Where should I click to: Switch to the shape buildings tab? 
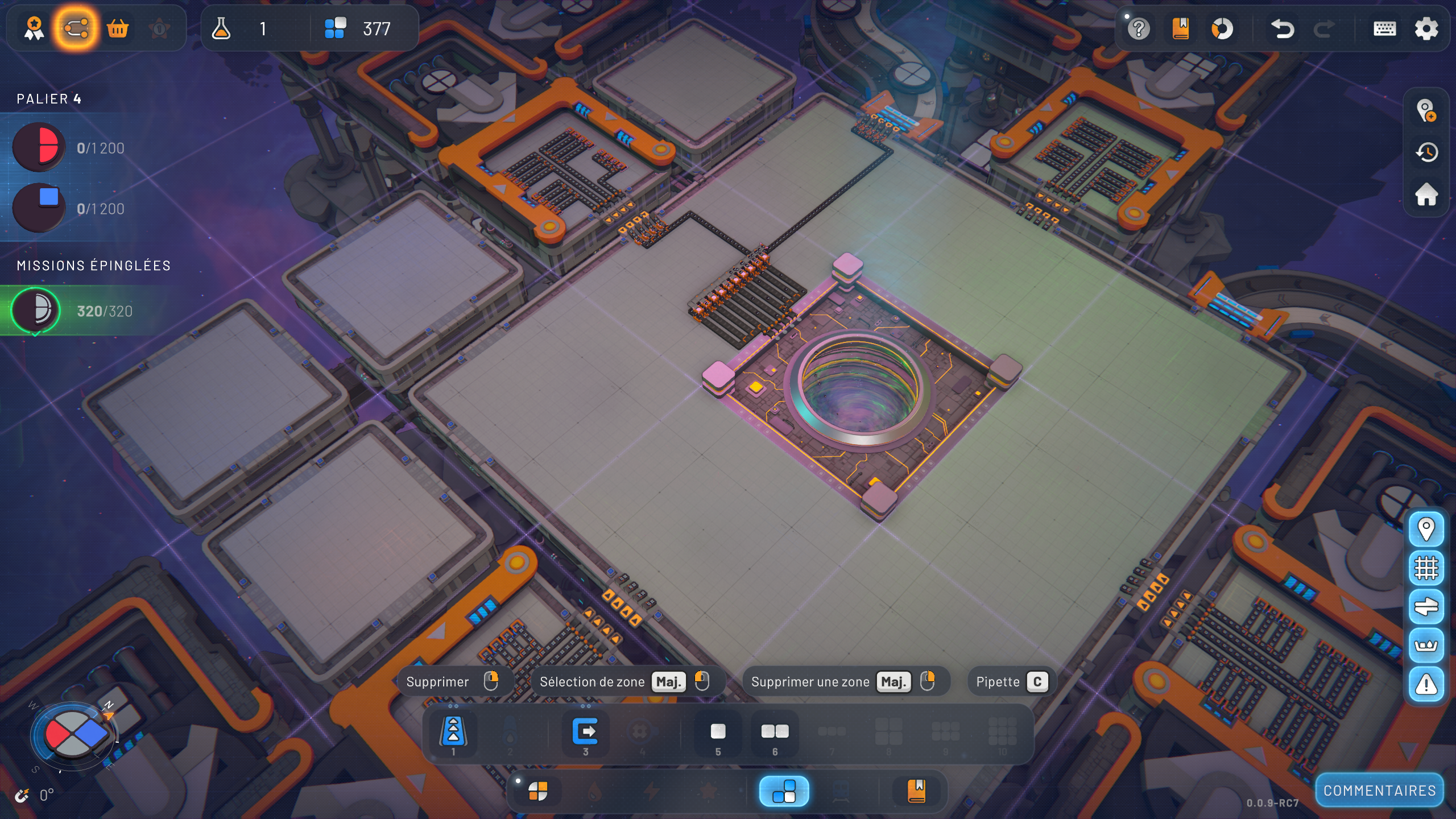point(537,791)
